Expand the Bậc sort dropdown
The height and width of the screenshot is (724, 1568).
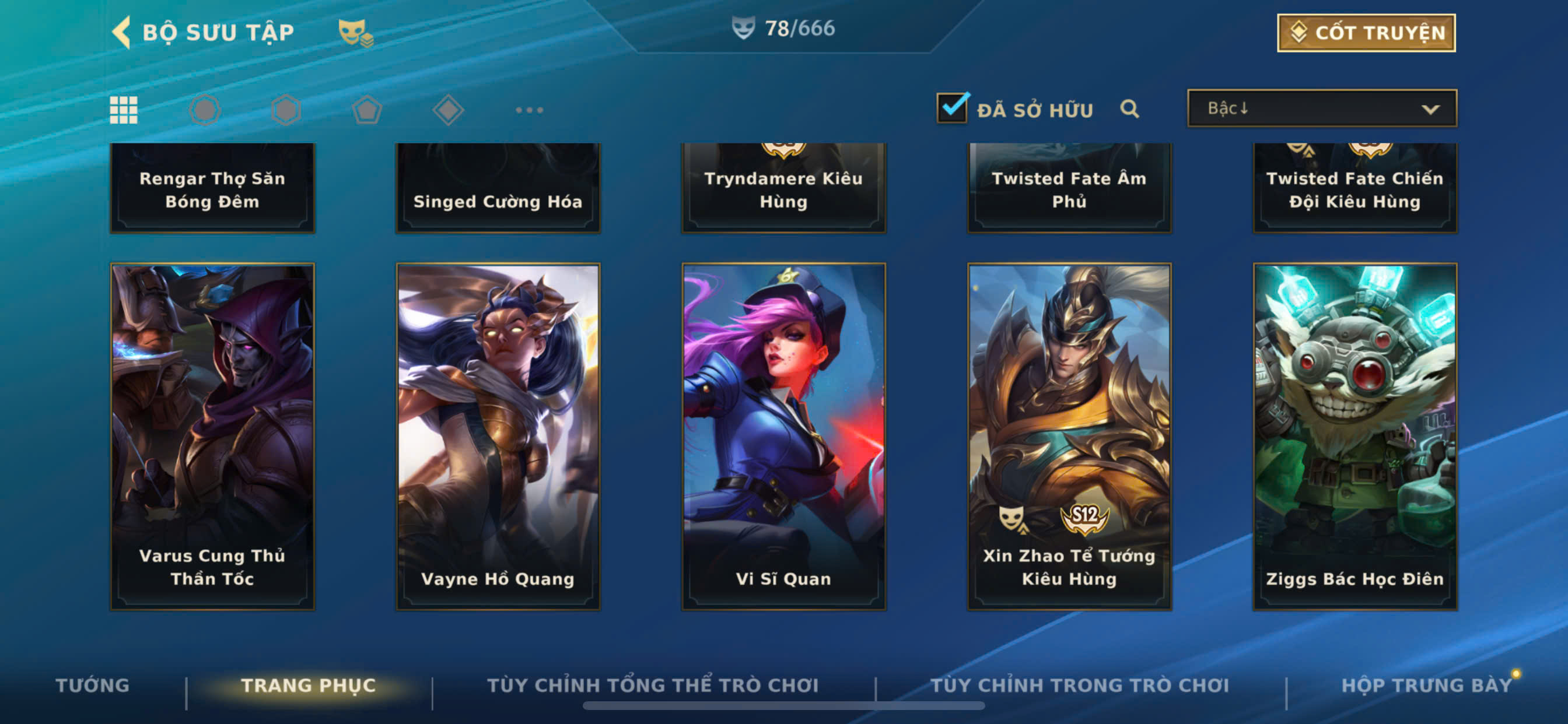(1321, 109)
